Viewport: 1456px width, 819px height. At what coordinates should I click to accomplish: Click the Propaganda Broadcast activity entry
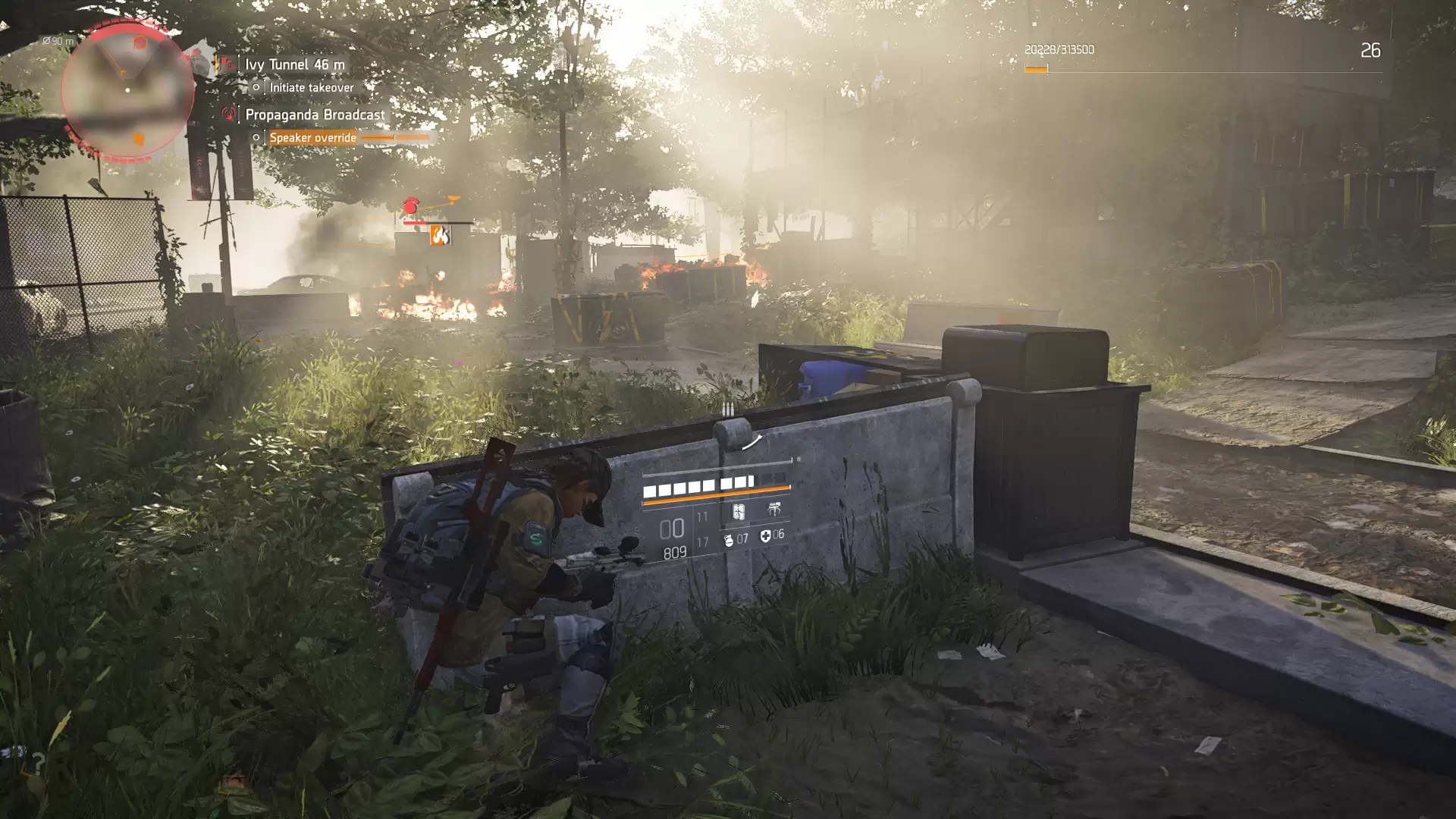tap(315, 115)
